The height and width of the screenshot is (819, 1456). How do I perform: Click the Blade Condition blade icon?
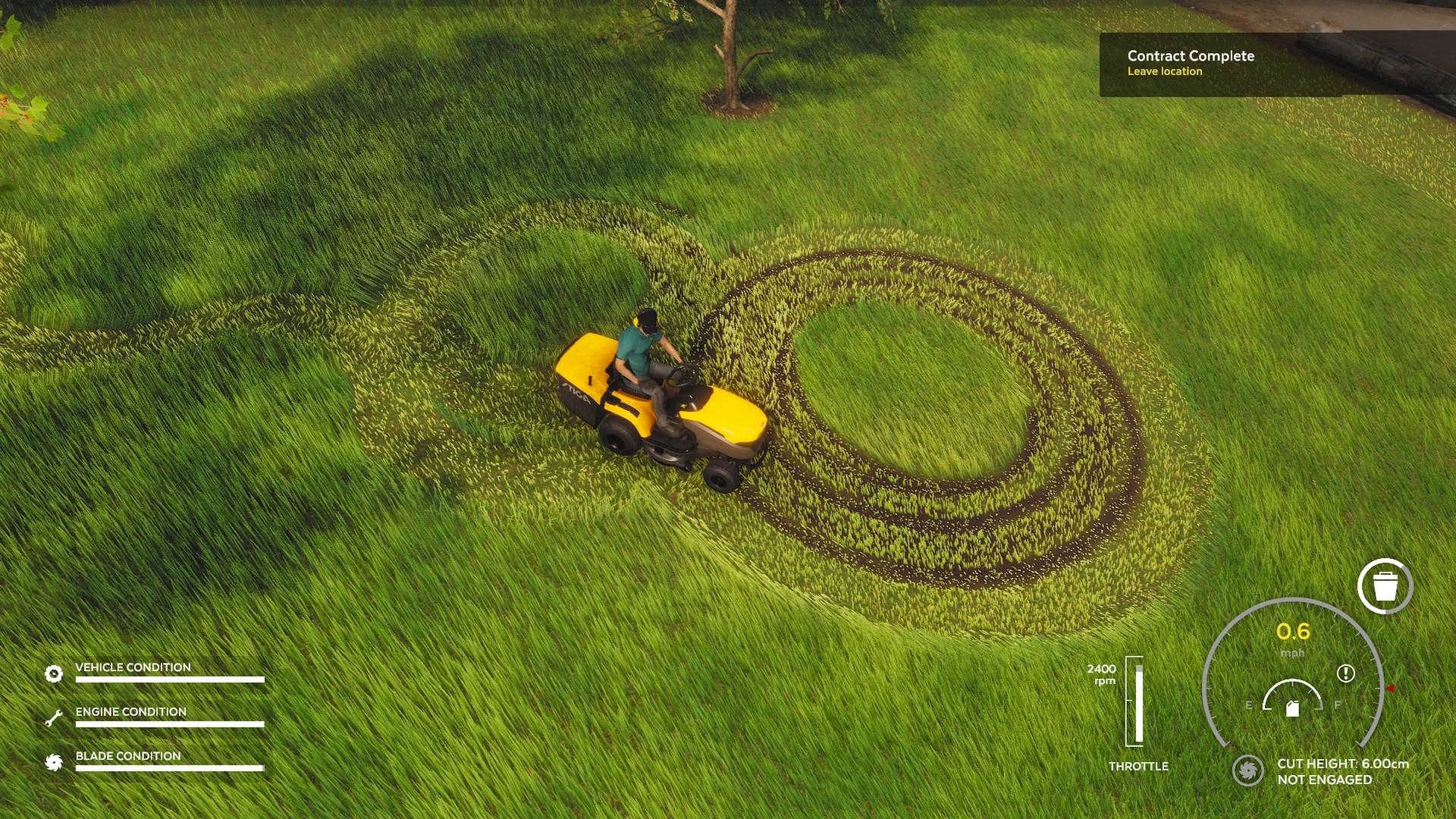53,763
